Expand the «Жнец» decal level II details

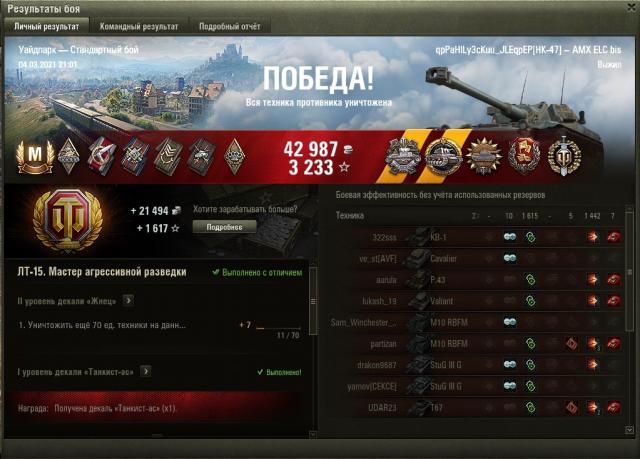click(x=128, y=299)
